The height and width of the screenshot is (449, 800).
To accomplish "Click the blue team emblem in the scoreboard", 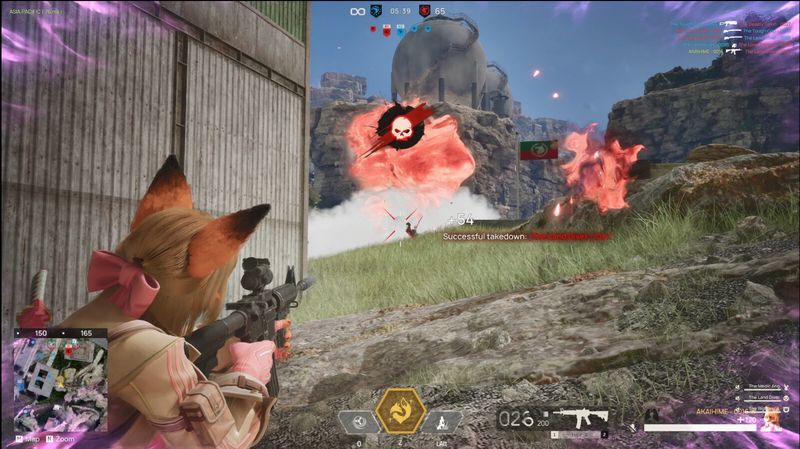I will [x=376, y=11].
